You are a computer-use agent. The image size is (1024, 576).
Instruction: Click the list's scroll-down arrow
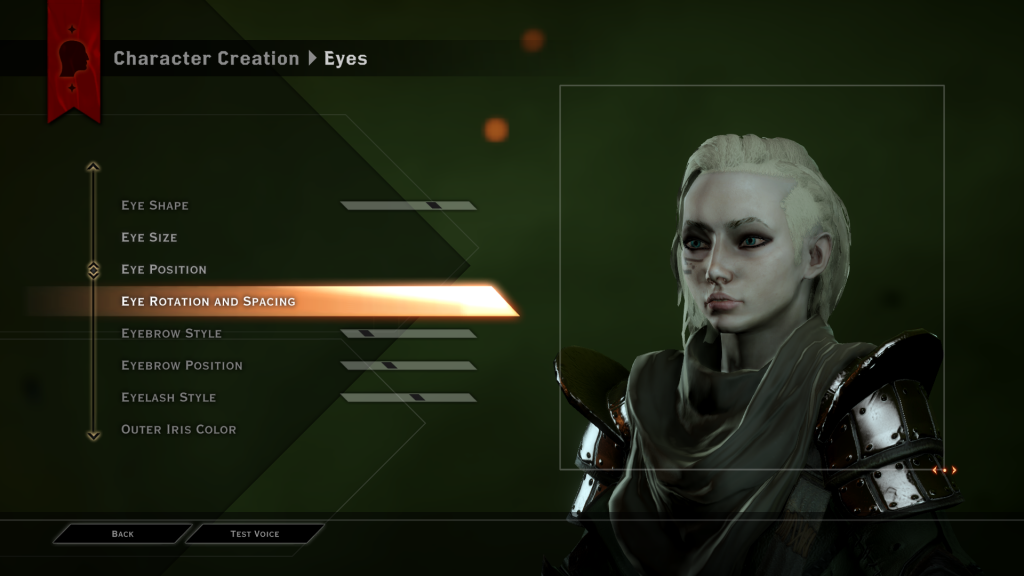93,435
